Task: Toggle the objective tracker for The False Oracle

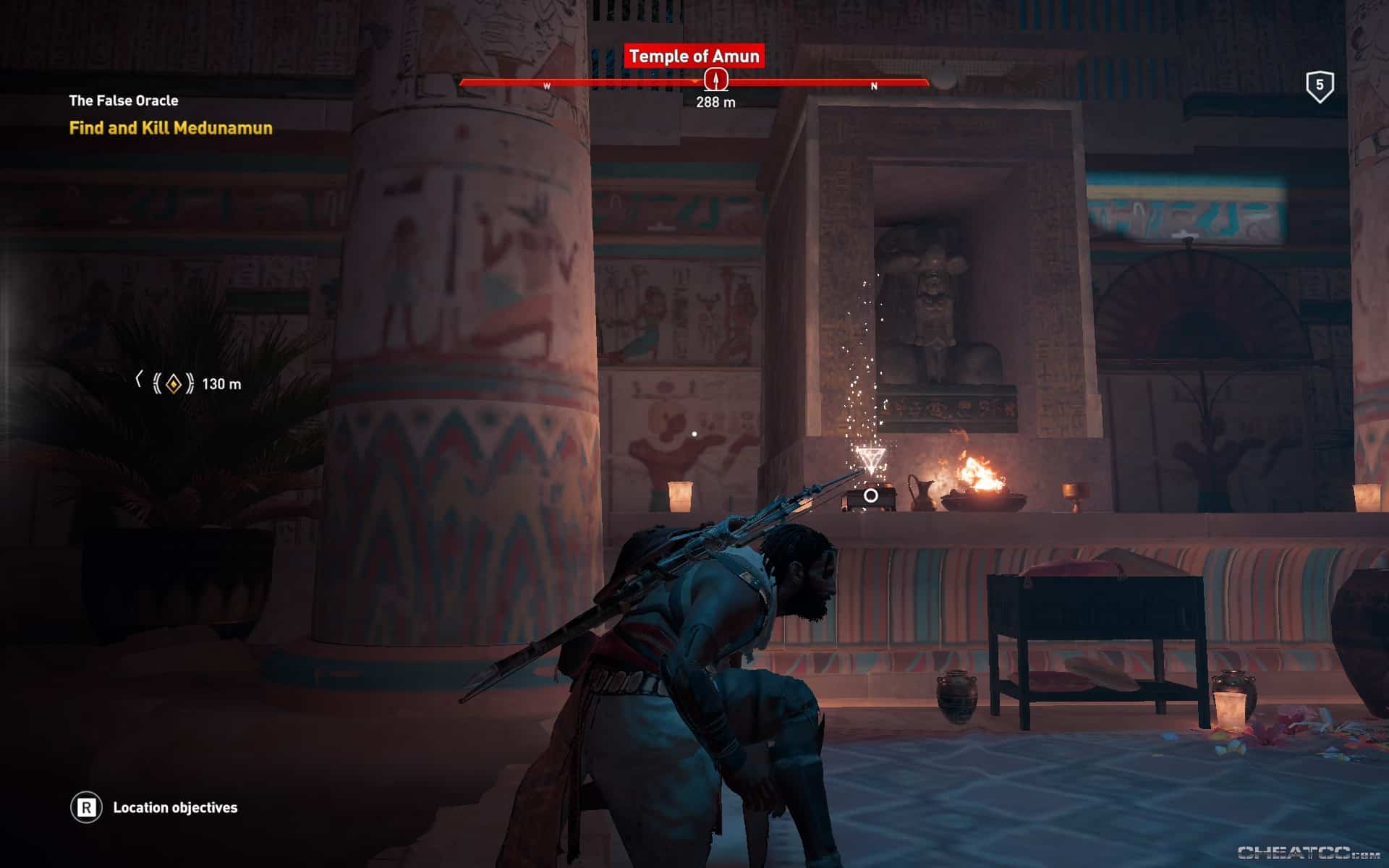Action: click(x=123, y=101)
